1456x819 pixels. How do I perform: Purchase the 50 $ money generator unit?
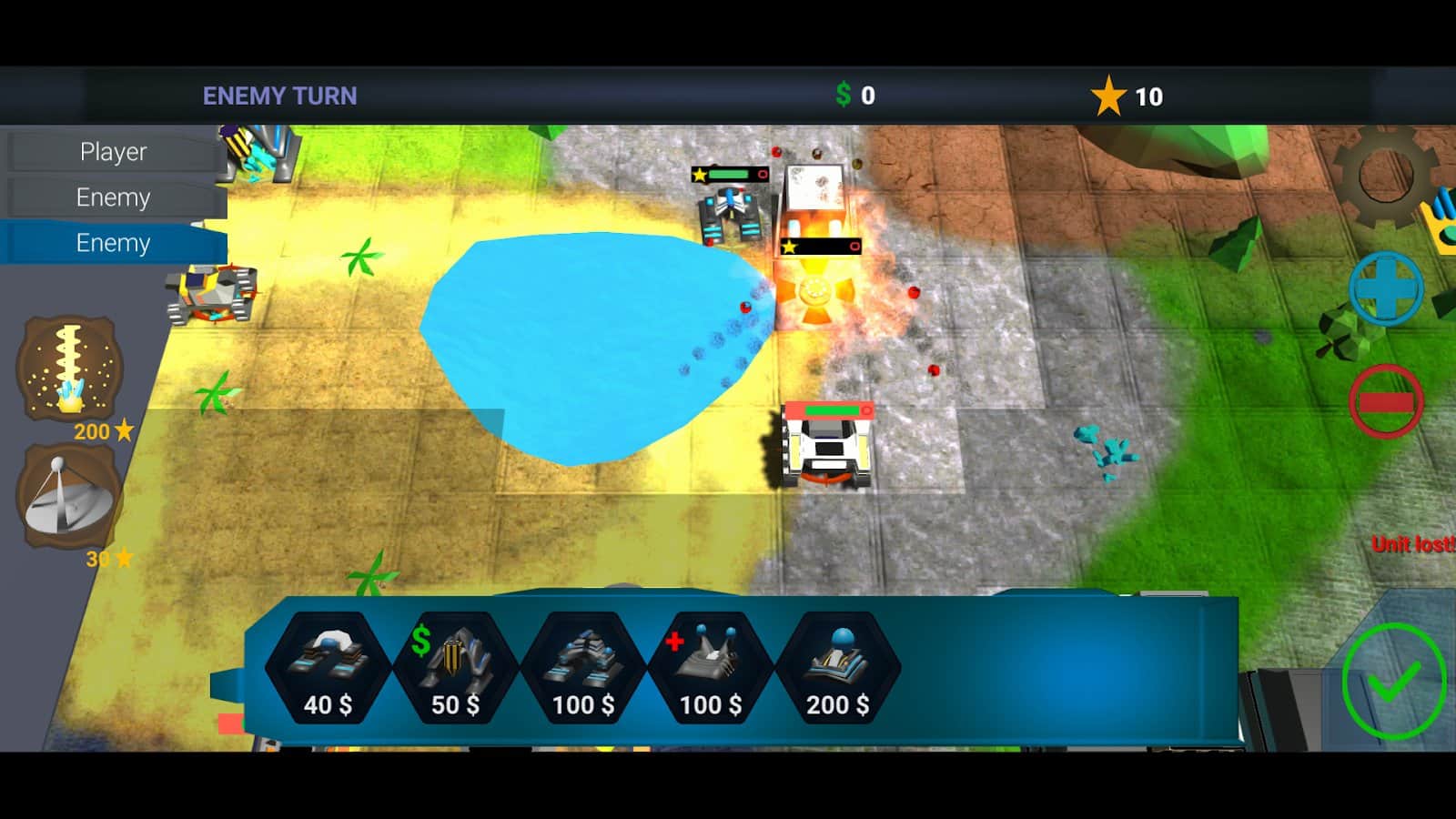point(455,669)
